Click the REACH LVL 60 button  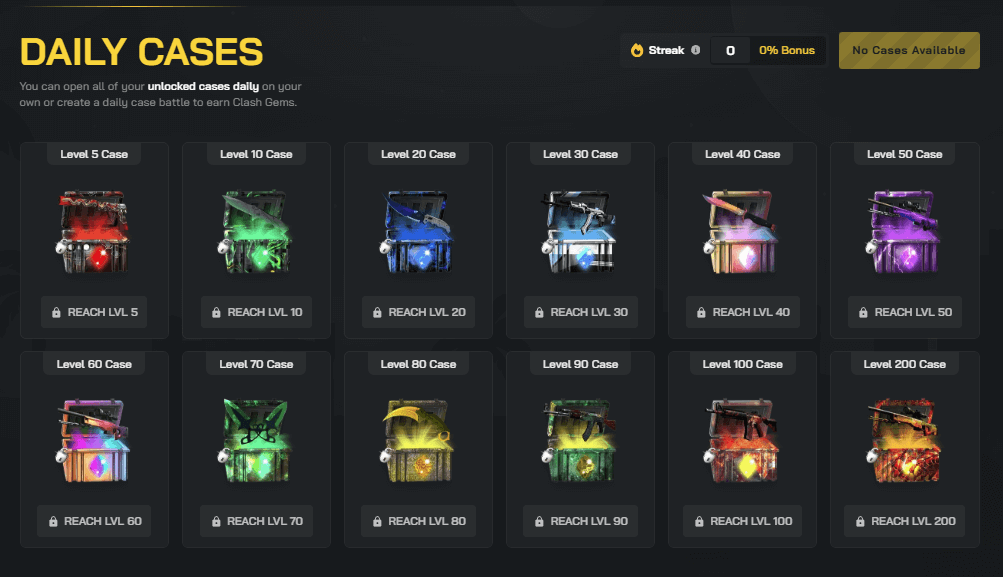coord(94,521)
